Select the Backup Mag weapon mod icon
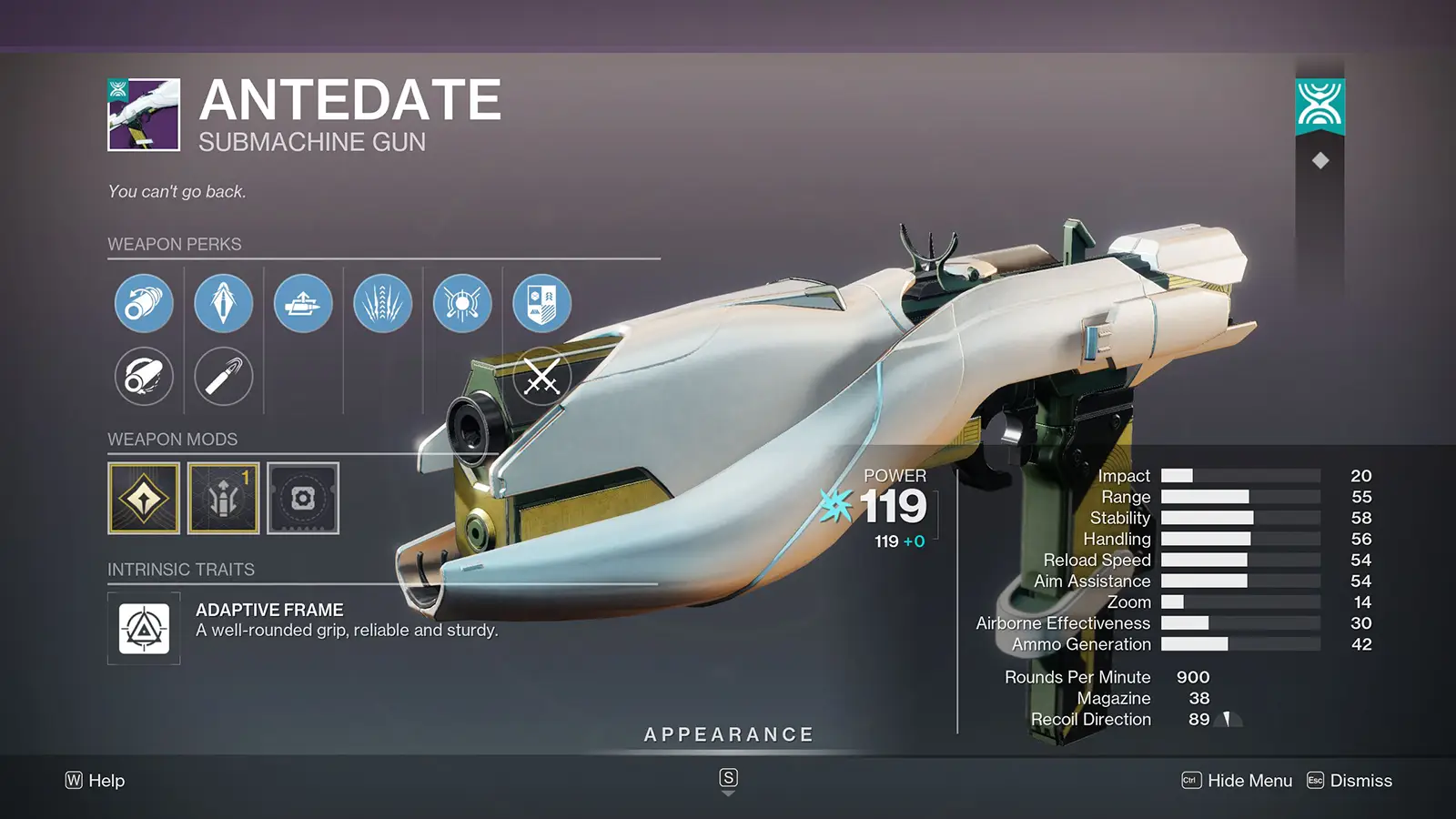Screen dimensions: 1456x819 (x=223, y=499)
